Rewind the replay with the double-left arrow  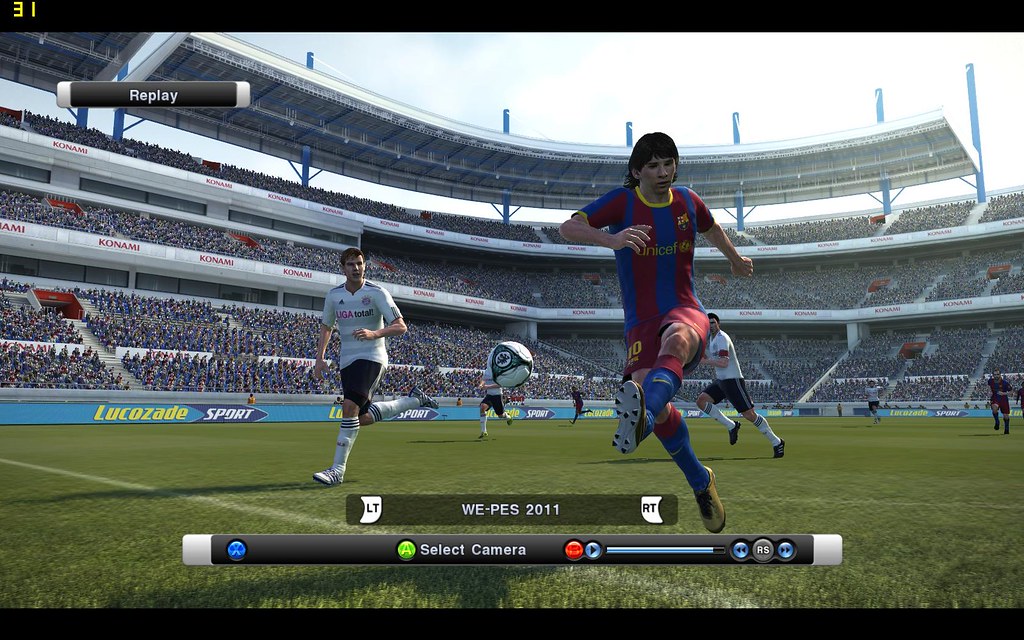[740, 549]
